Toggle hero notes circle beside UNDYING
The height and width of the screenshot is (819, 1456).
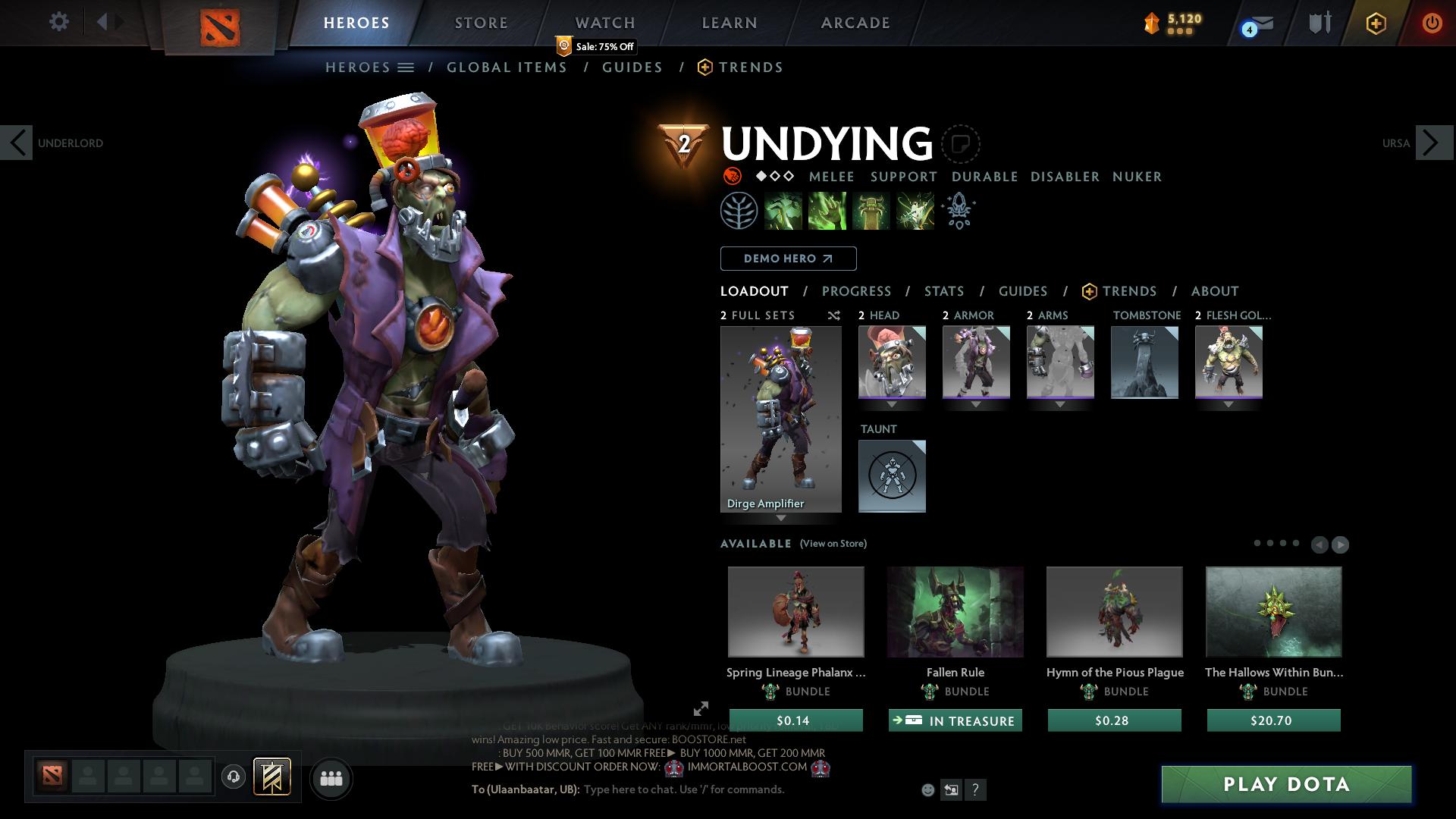tap(961, 144)
